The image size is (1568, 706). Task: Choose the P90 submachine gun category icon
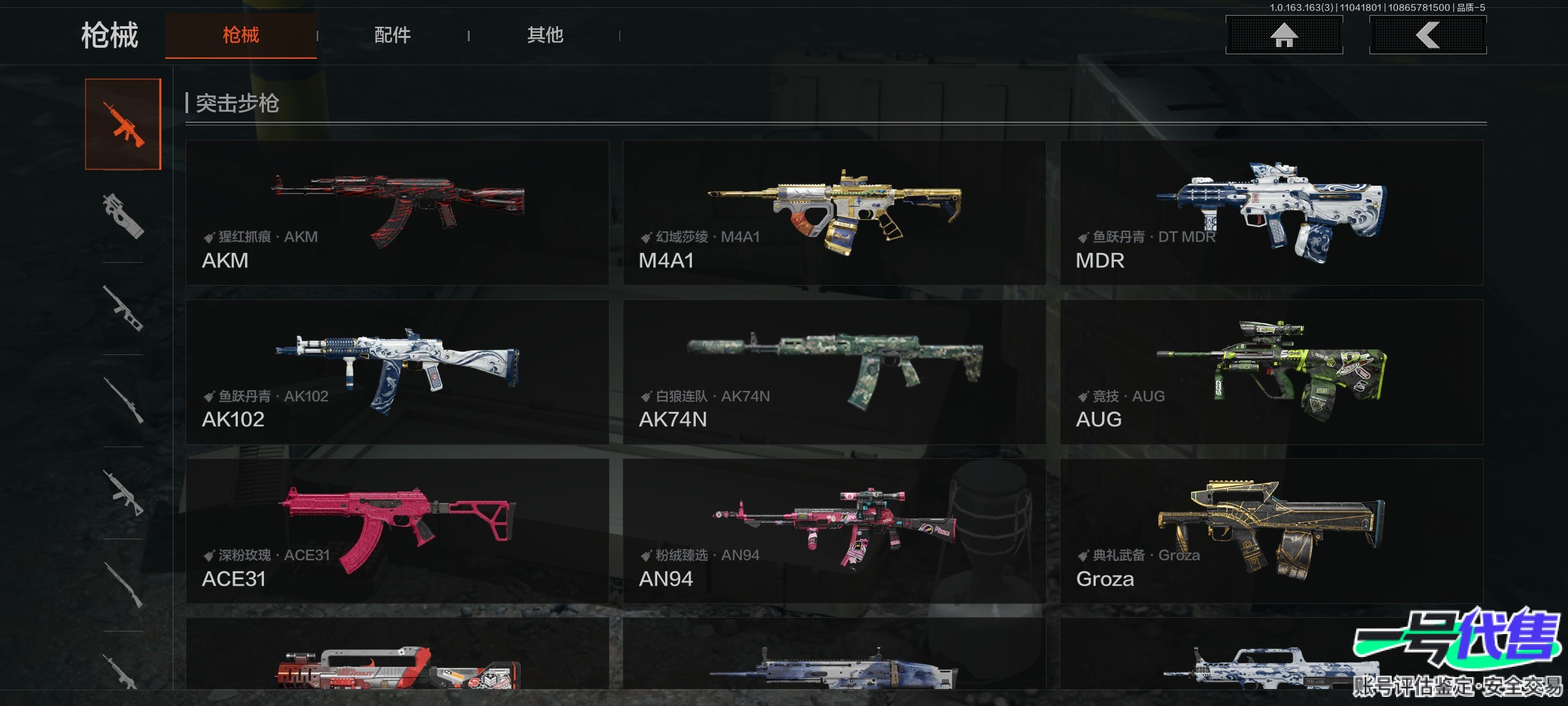[x=123, y=216]
